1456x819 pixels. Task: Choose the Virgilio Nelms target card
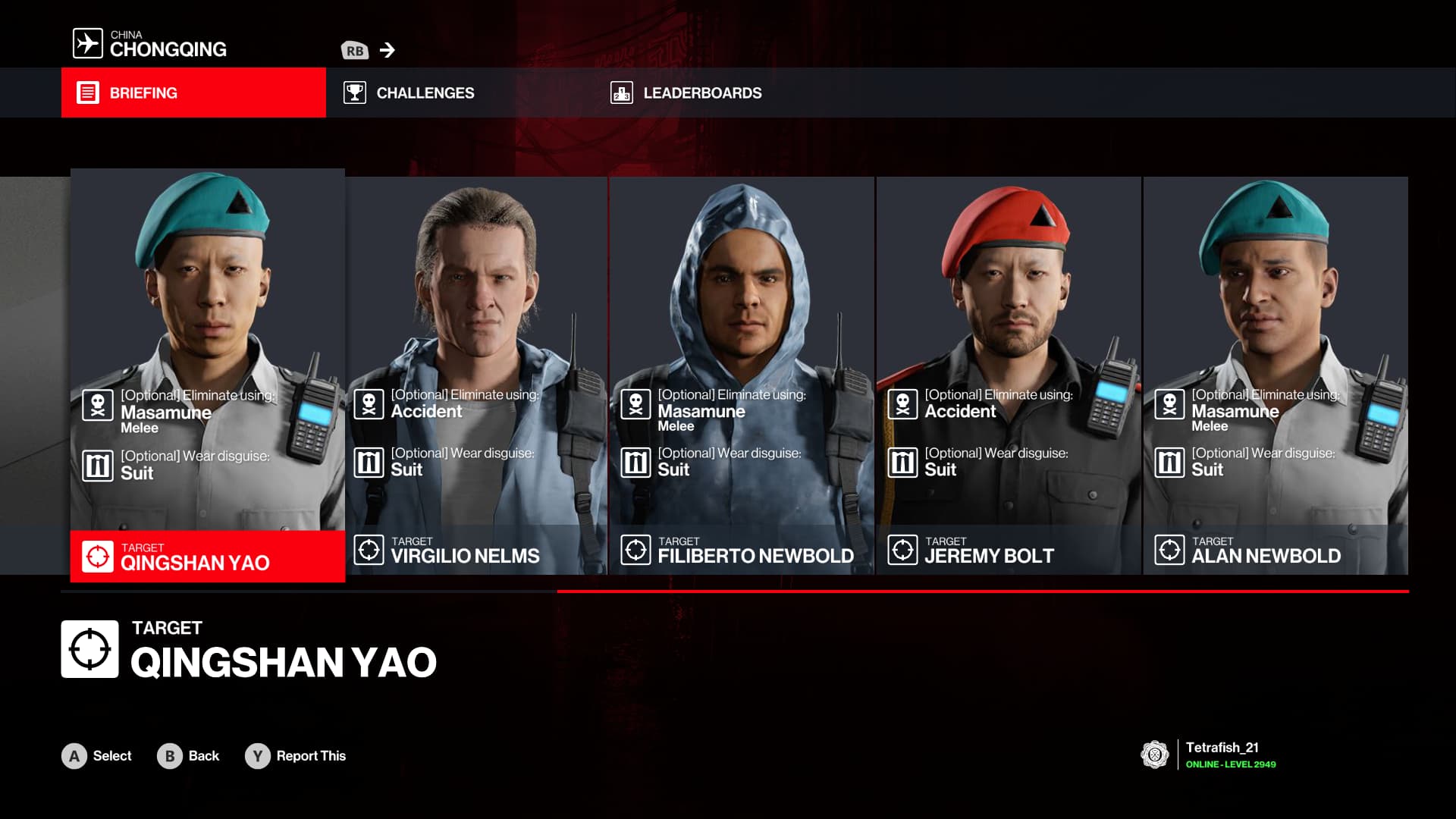click(x=476, y=375)
